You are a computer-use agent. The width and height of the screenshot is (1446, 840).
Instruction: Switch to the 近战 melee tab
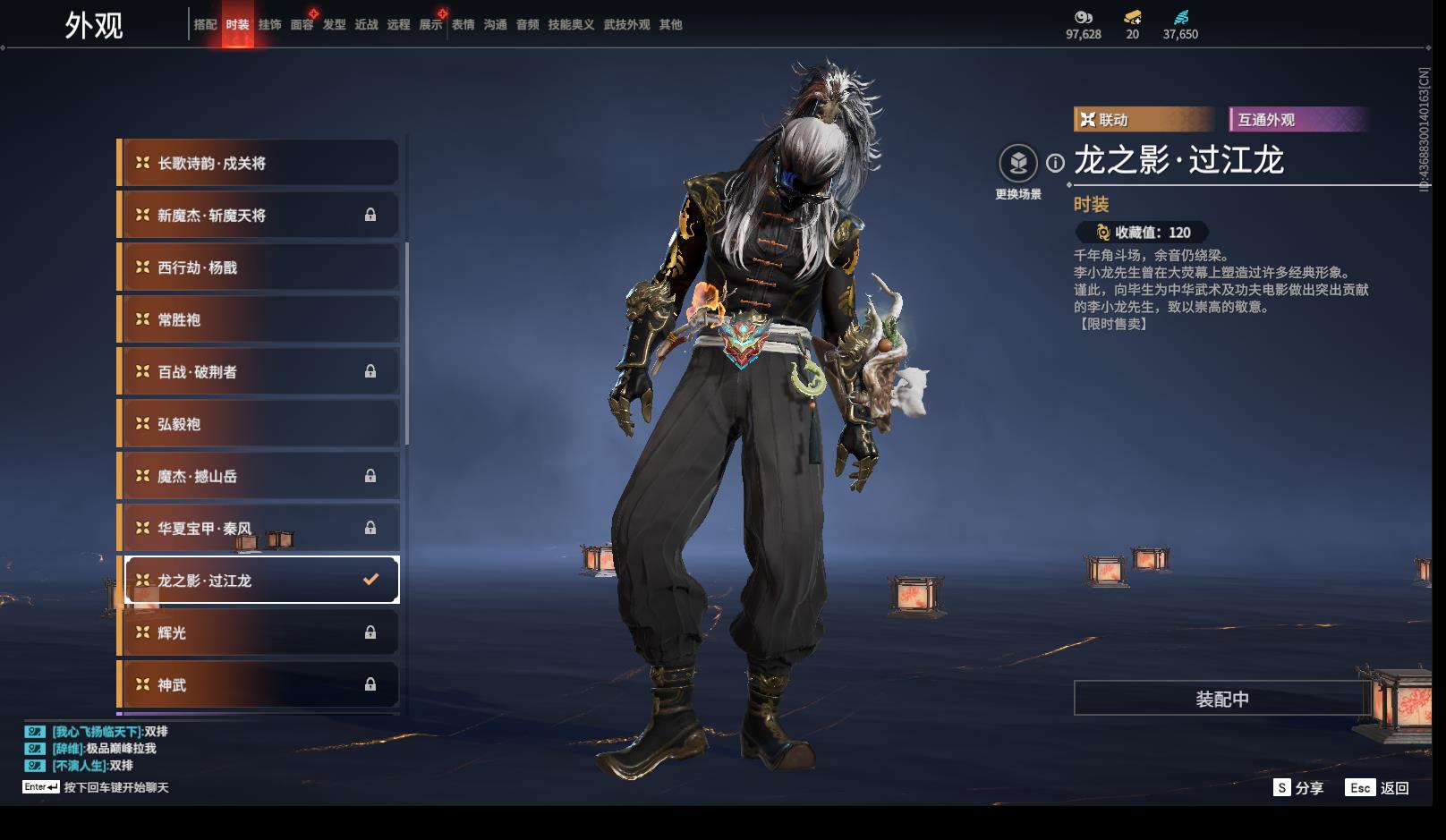pos(366,25)
